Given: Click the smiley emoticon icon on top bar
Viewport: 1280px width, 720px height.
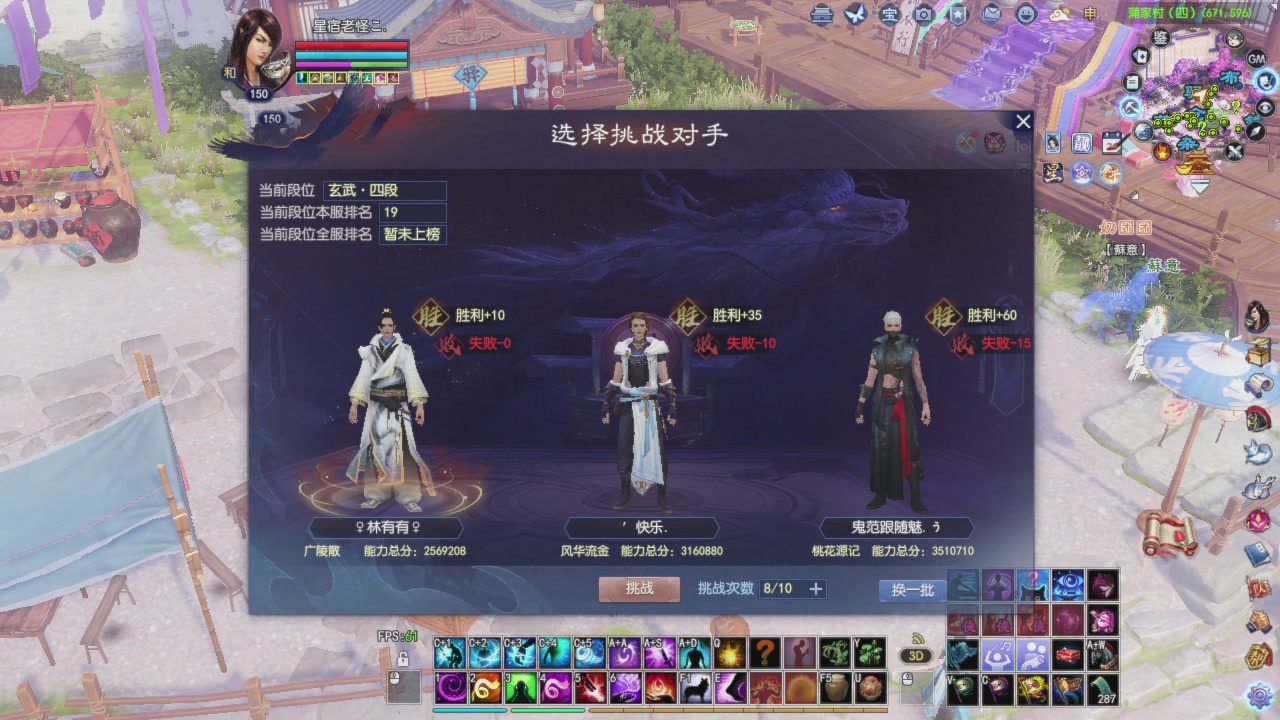Looking at the screenshot, I should pos(1025,15).
